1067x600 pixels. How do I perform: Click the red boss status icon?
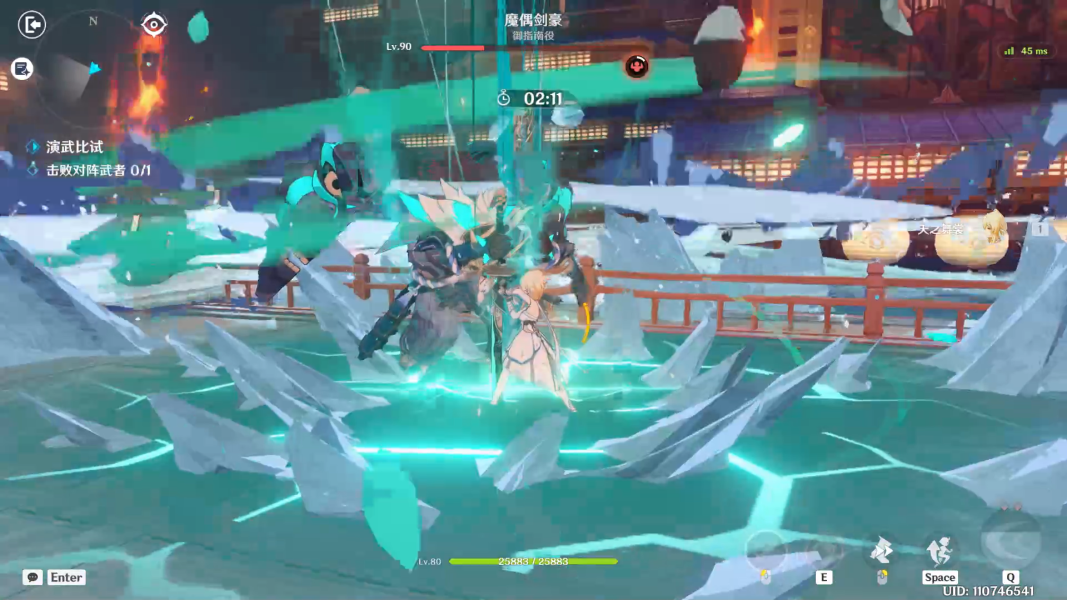click(636, 67)
